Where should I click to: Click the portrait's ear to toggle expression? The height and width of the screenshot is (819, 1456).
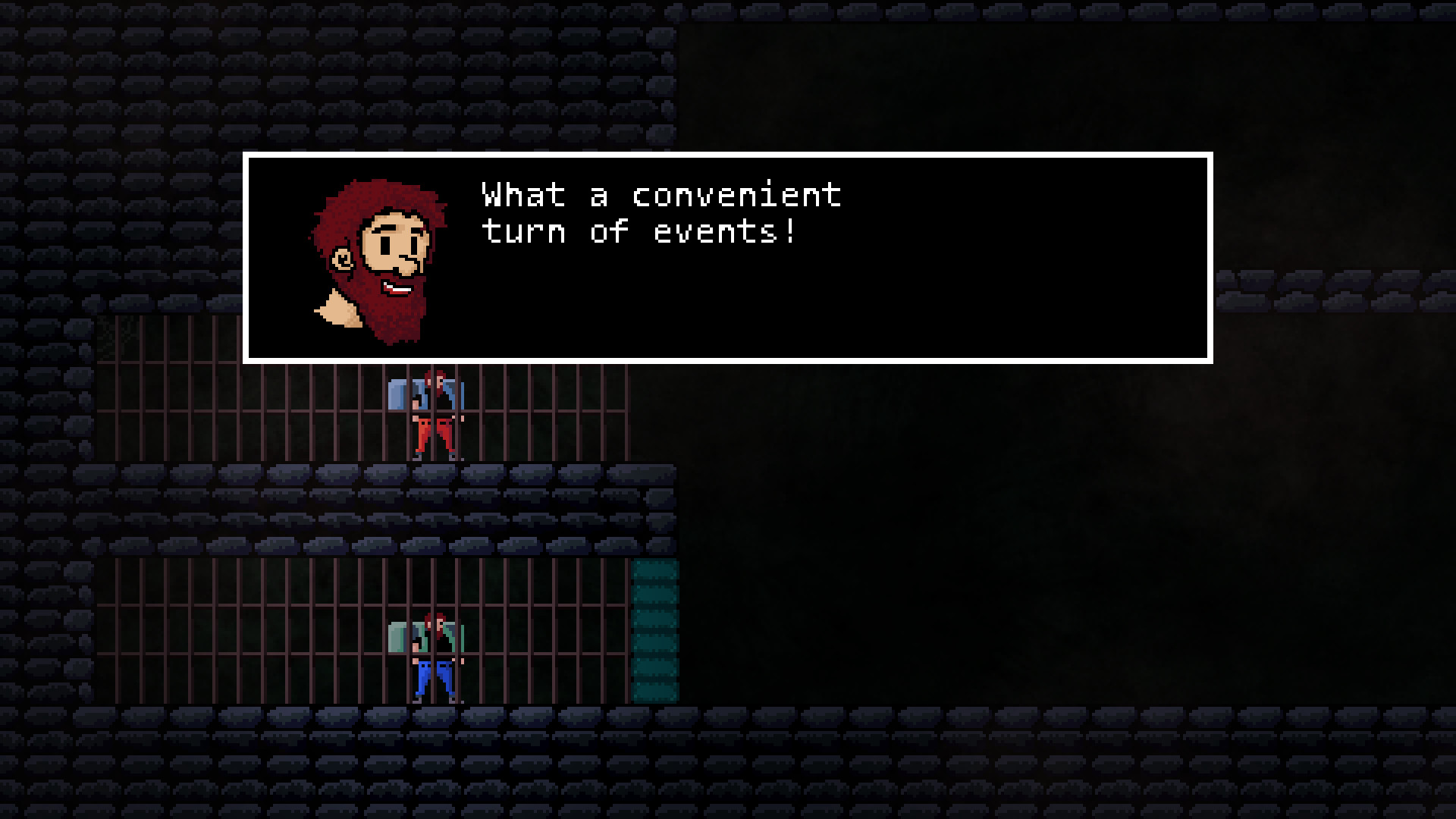(343, 258)
